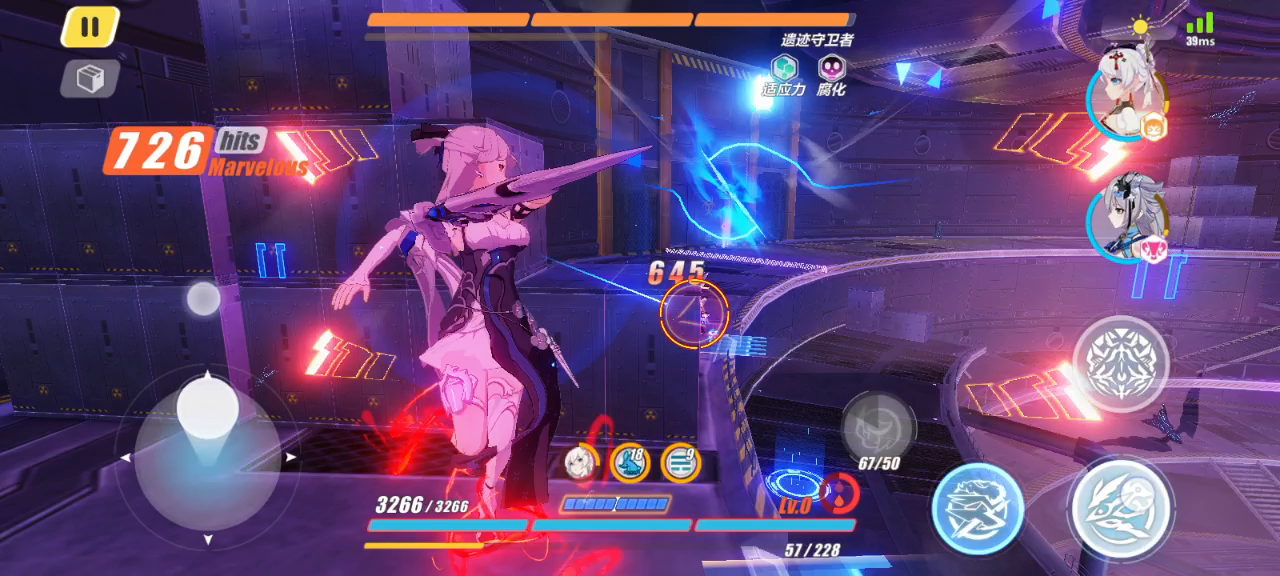Screen dimensions: 1280x576
Task: Tap the 腐化 enemy trait icon
Action: [x=831, y=69]
